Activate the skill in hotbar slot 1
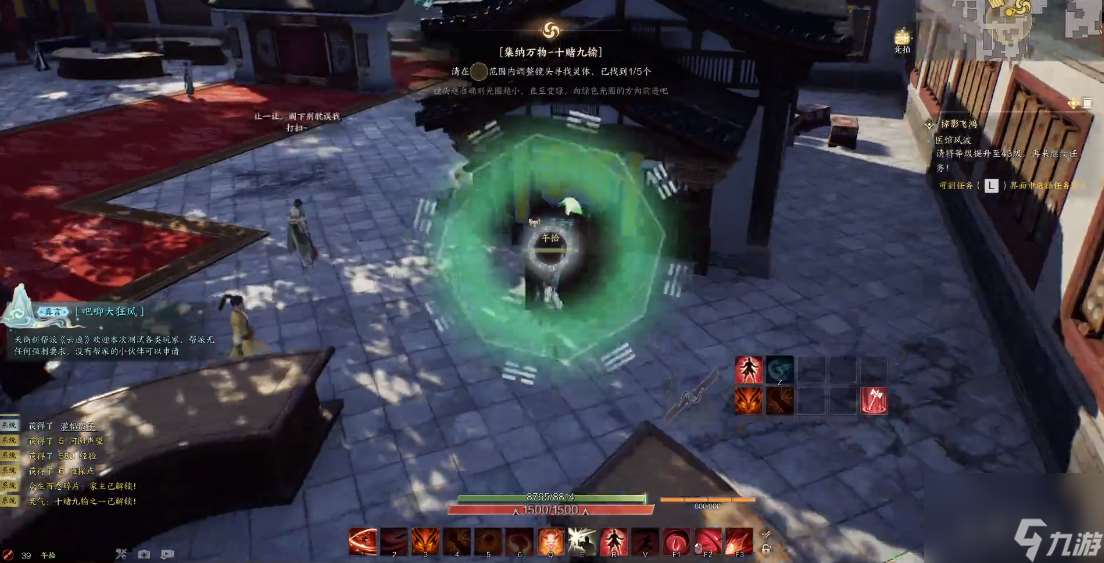Image resolution: width=1104 pixels, height=563 pixels. pyautogui.click(x=363, y=540)
